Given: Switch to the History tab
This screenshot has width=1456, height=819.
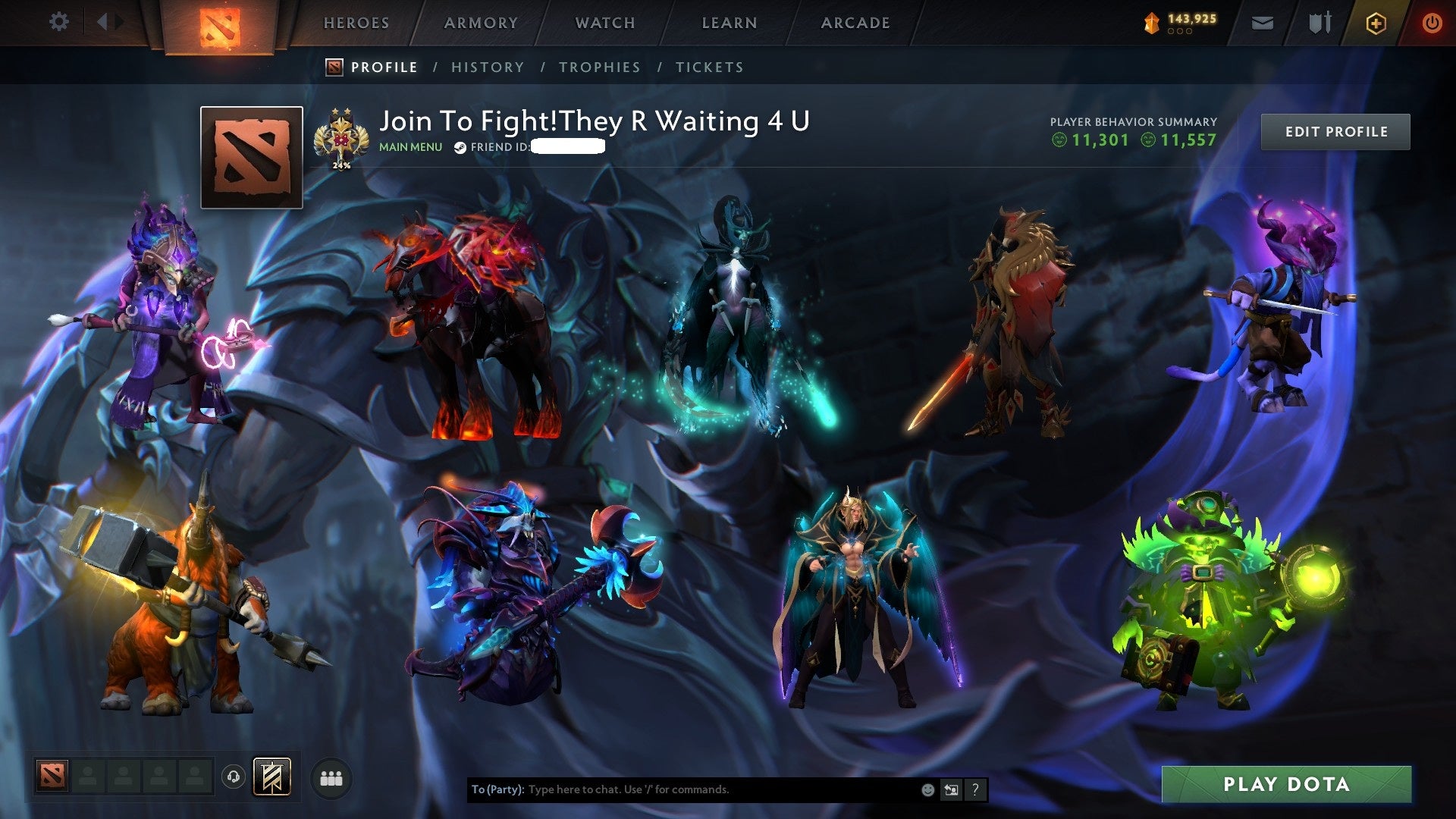Looking at the screenshot, I should coord(488,67).
